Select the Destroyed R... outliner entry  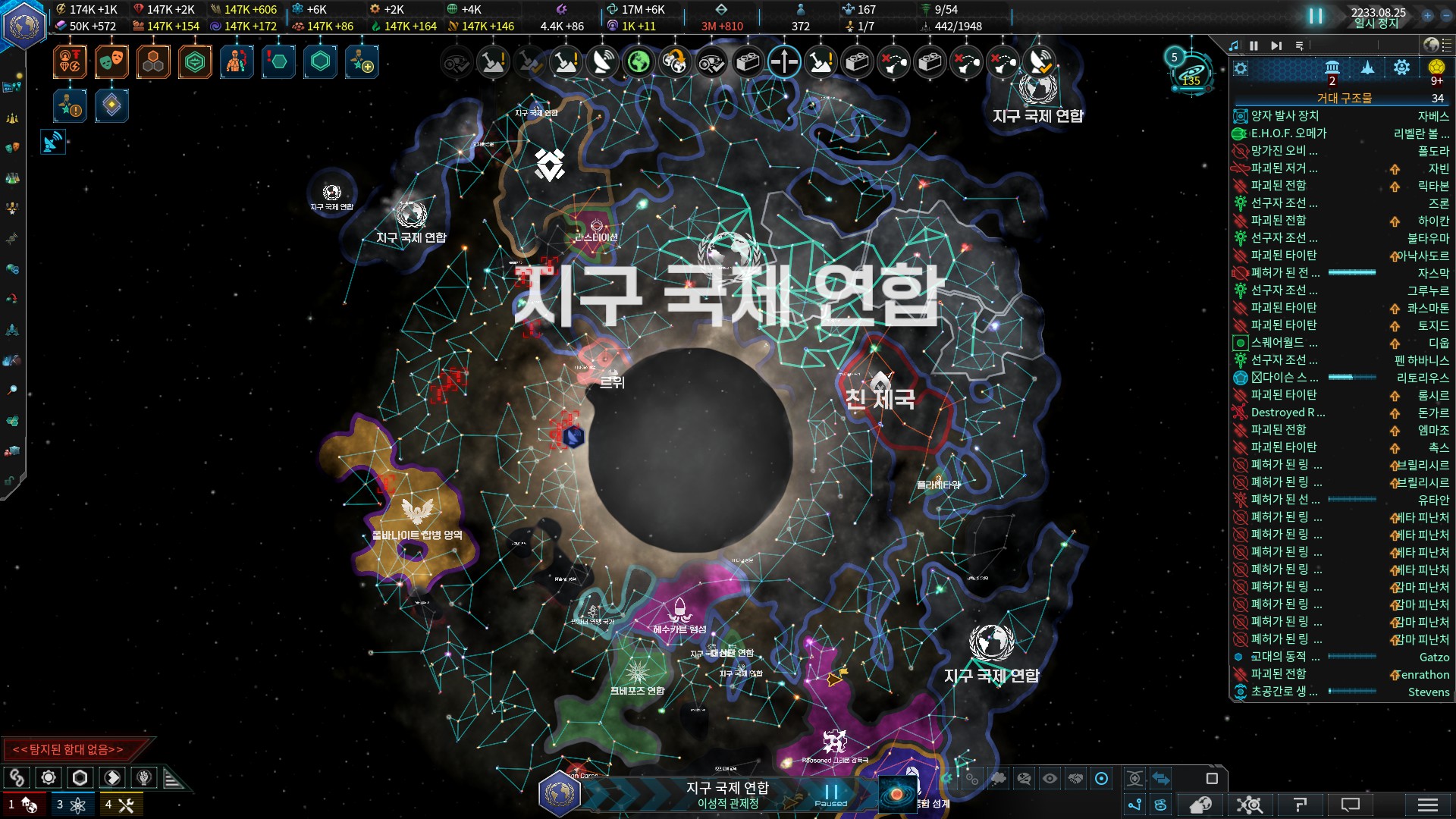1288,413
